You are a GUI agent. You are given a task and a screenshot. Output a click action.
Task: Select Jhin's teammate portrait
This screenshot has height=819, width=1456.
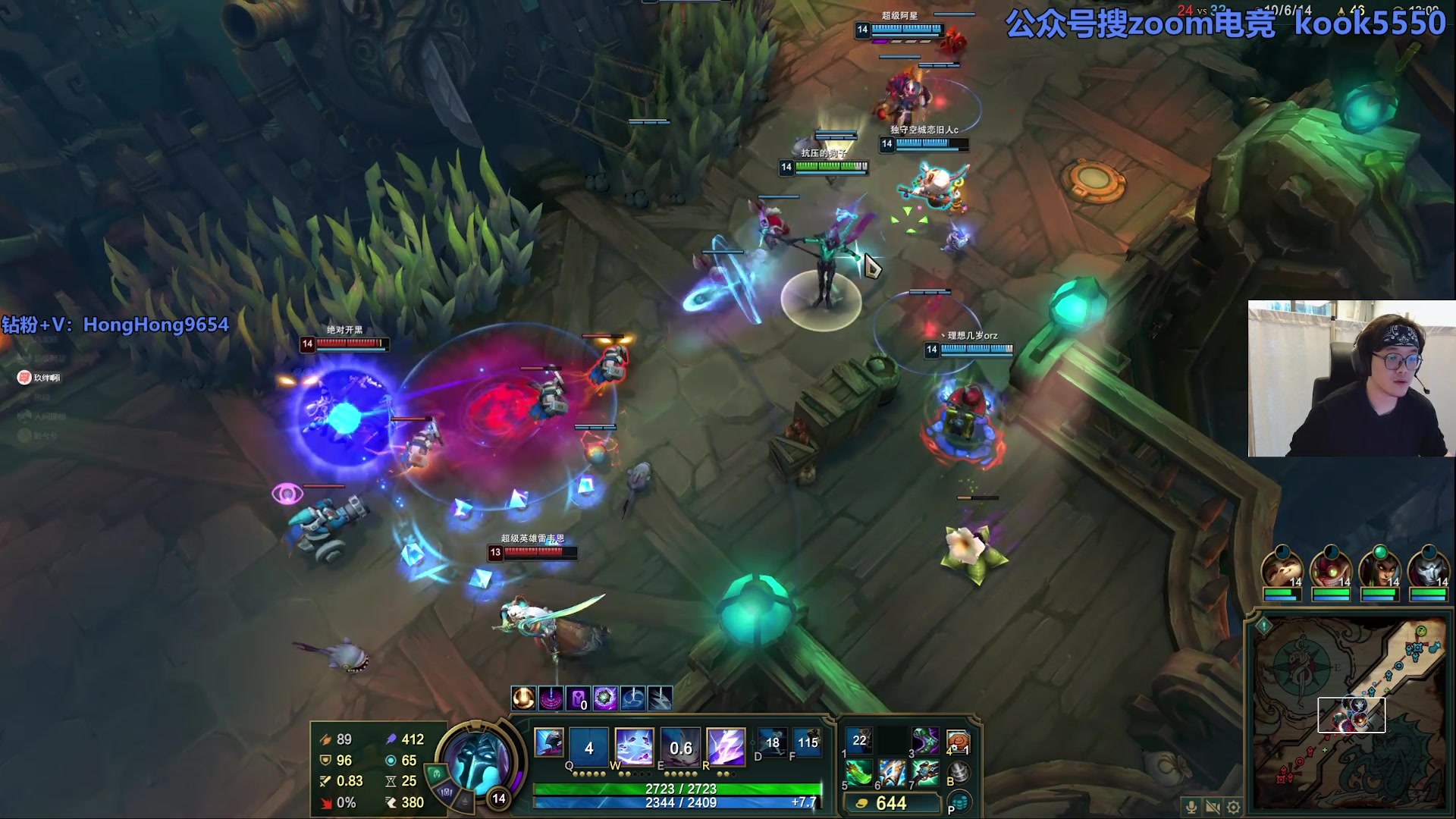click(1429, 569)
